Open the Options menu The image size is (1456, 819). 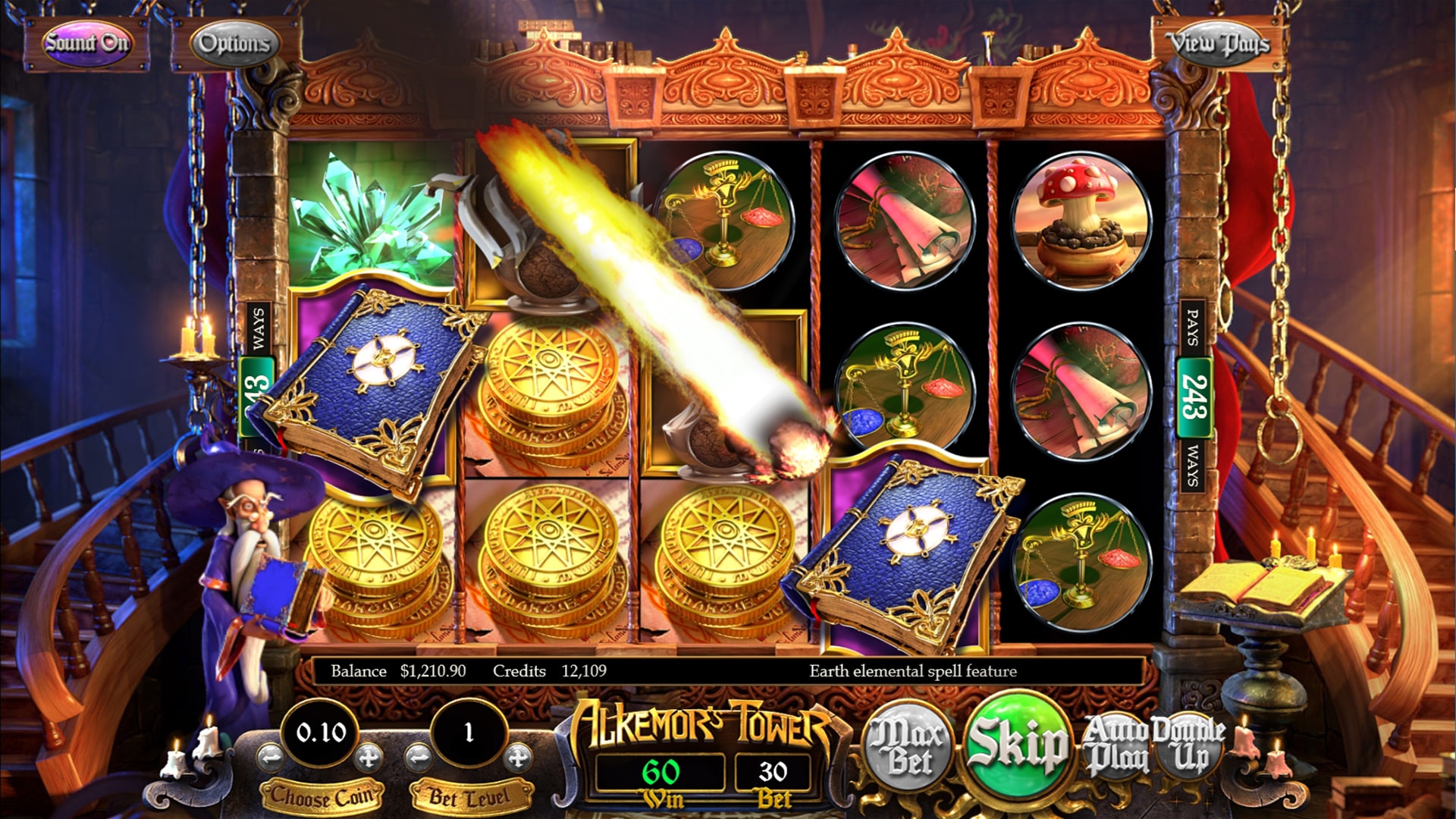[x=235, y=43]
